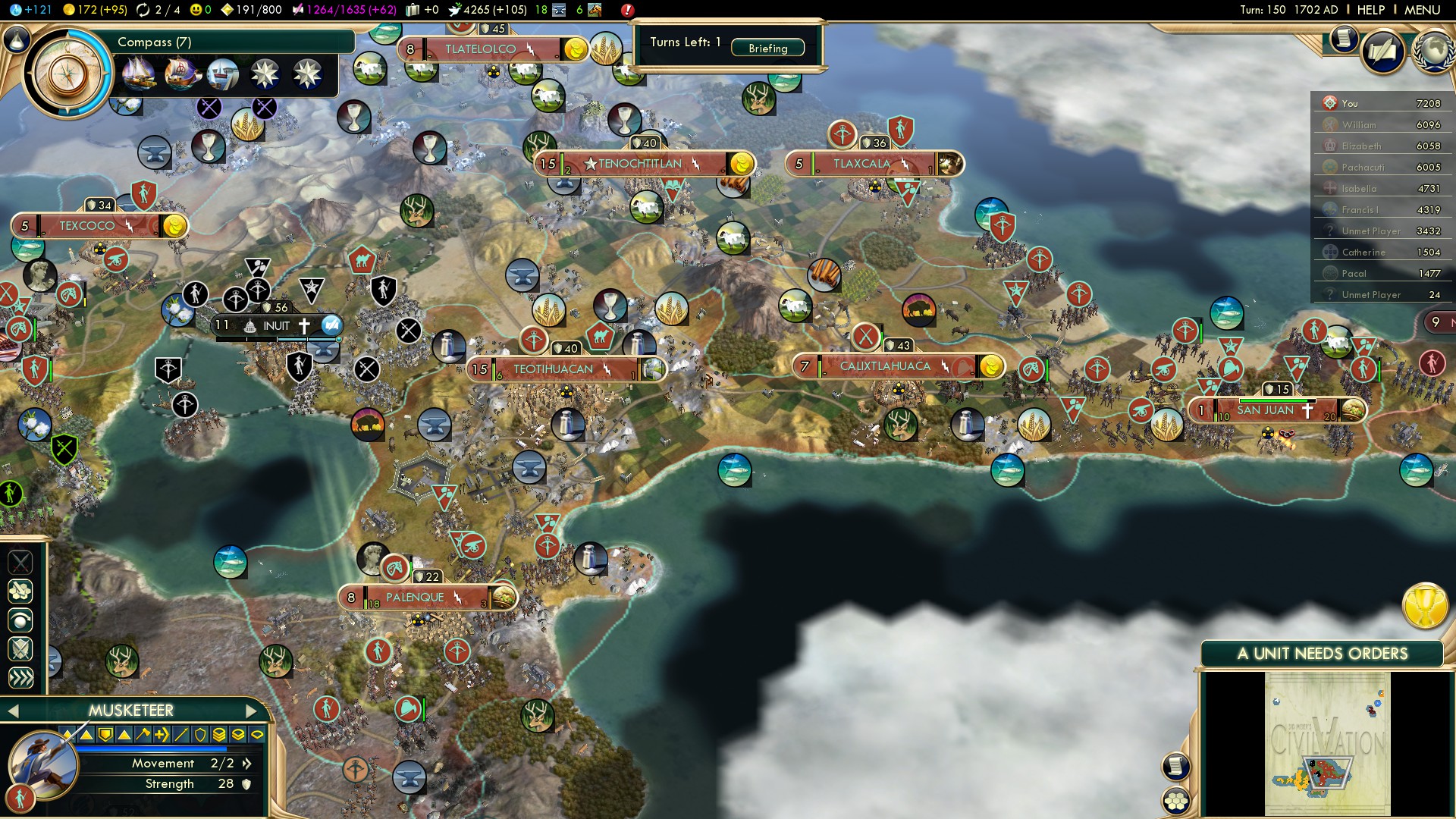Image resolution: width=1456 pixels, height=819 pixels.
Task: Open the Compass research tech panel
Action: pyautogui.click(x=68, y=74)
